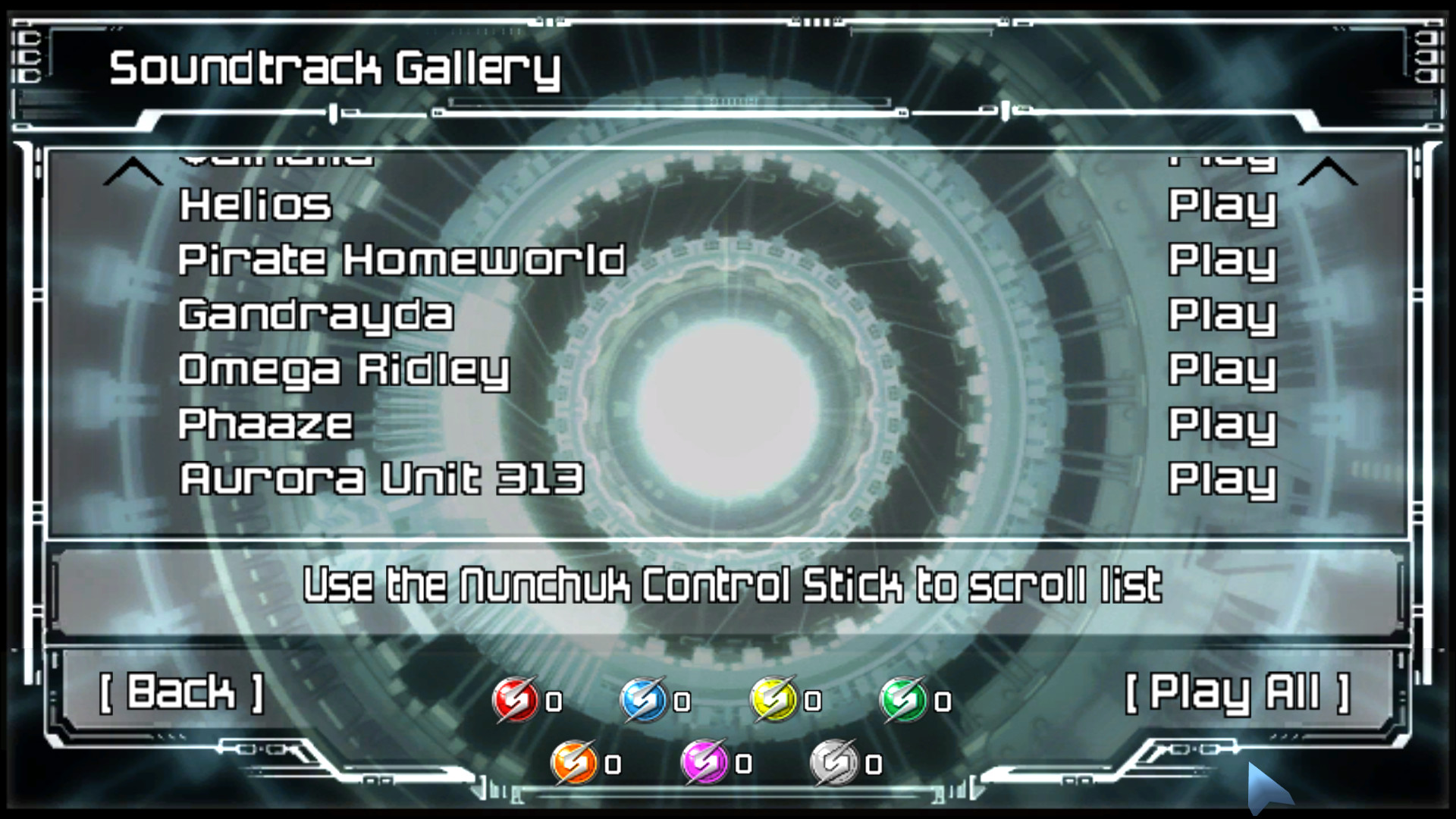Play the Omega Ridley track

[x=1222, y=372]
